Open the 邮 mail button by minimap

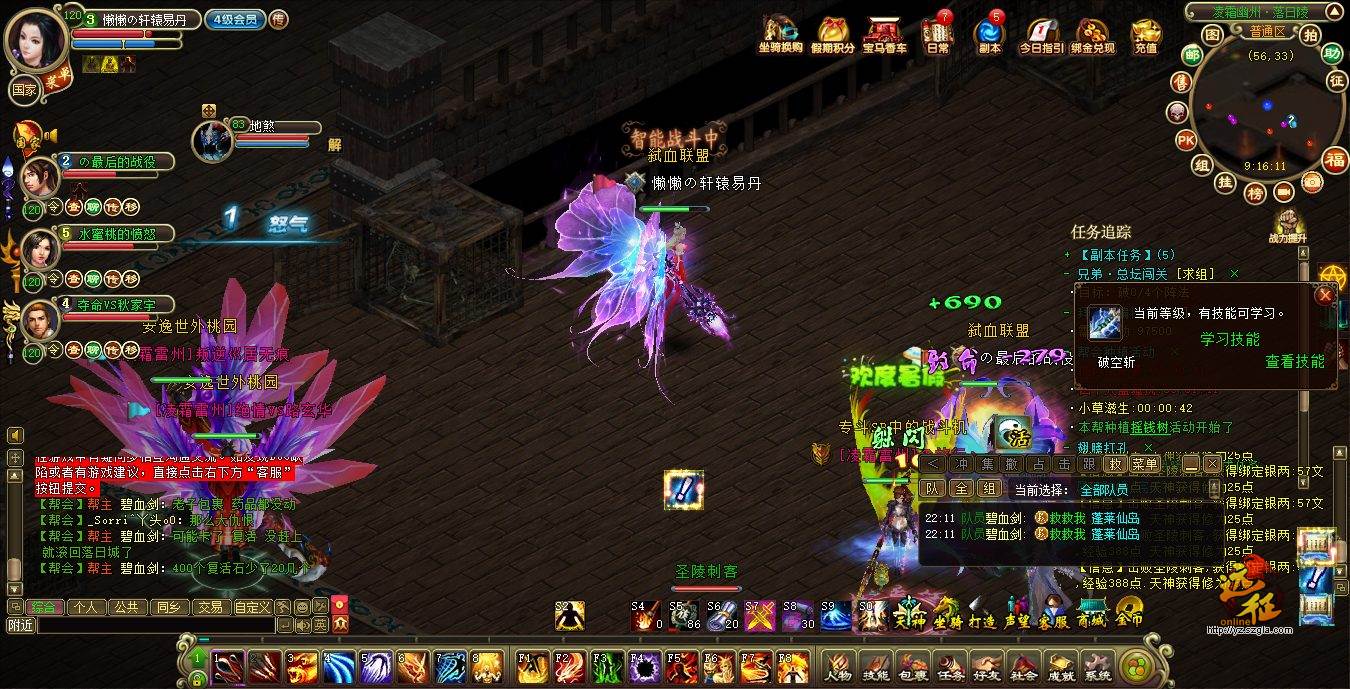[1191, 55]
